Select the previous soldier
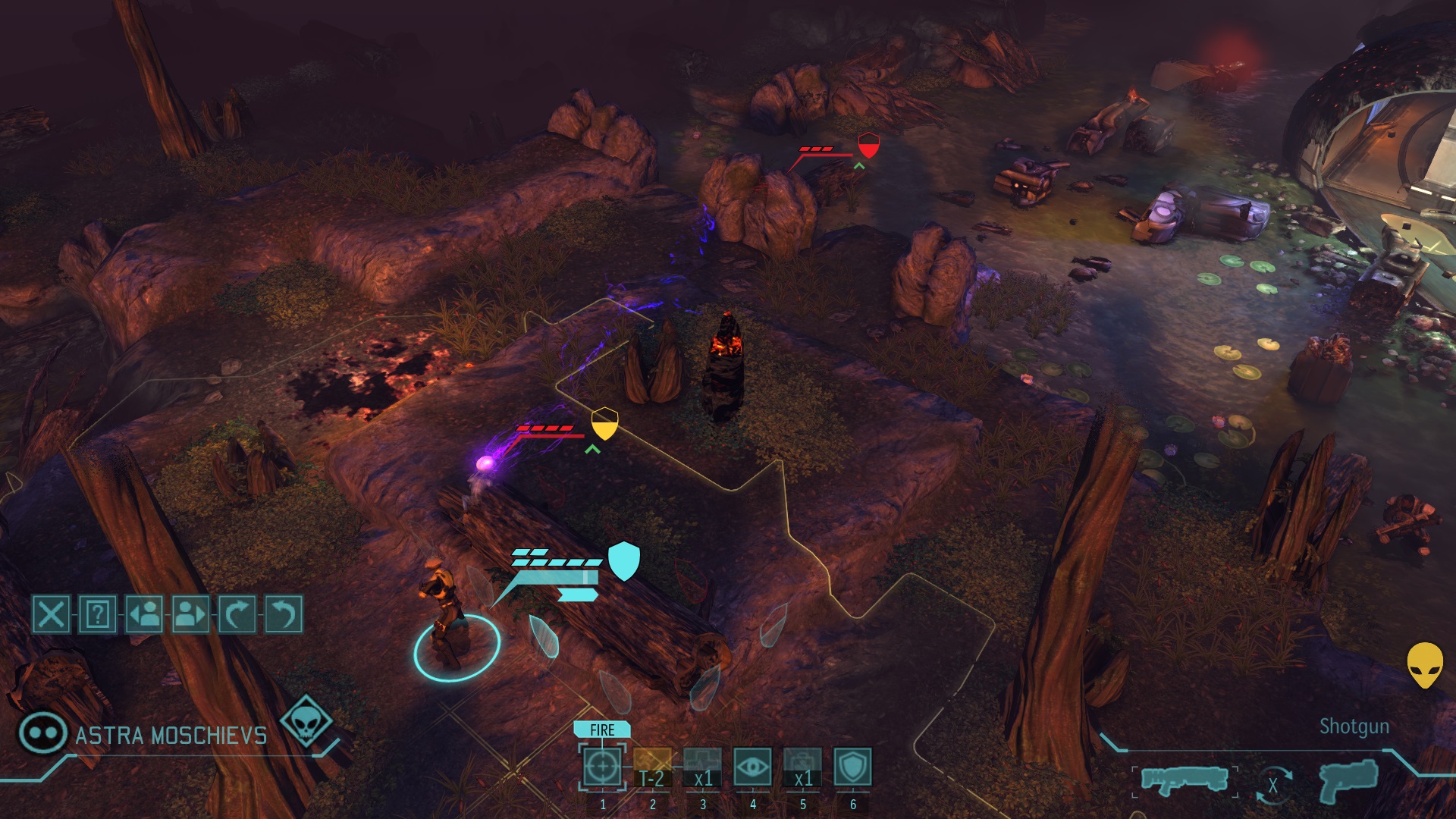 click(144, 613)
